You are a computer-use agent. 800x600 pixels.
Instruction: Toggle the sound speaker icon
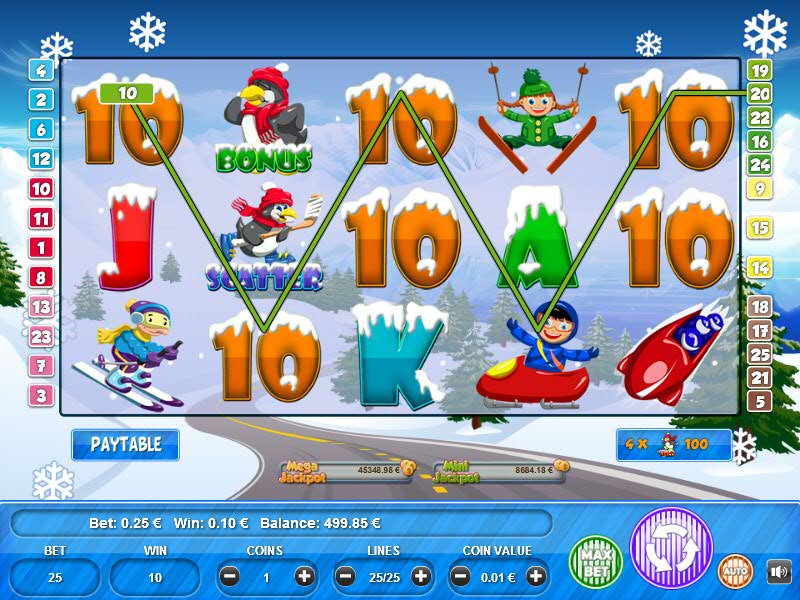(778, 571)
